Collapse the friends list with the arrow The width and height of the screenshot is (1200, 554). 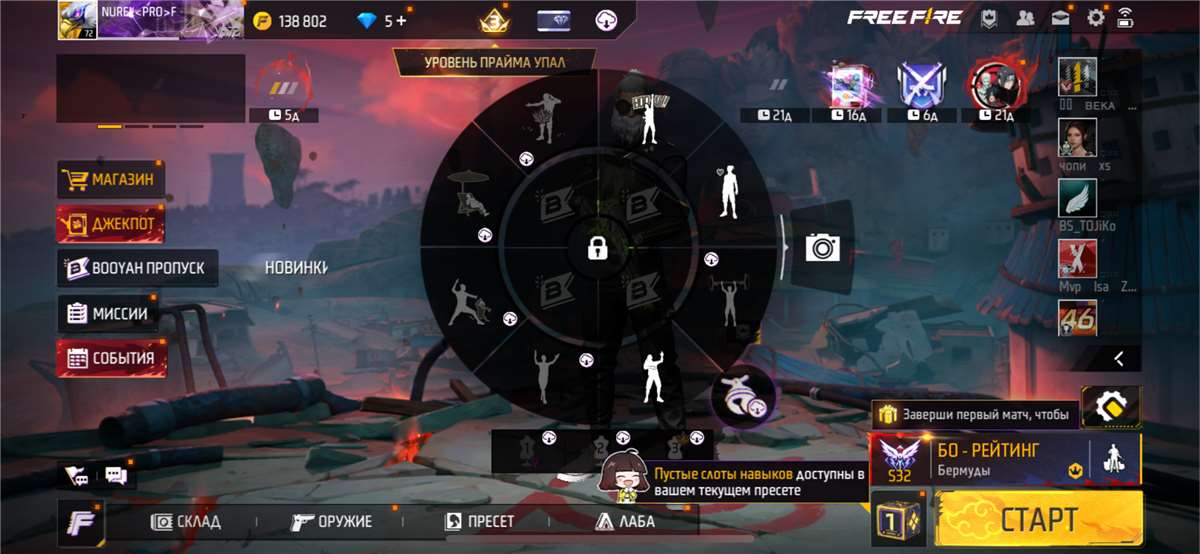pos(1119,357)
